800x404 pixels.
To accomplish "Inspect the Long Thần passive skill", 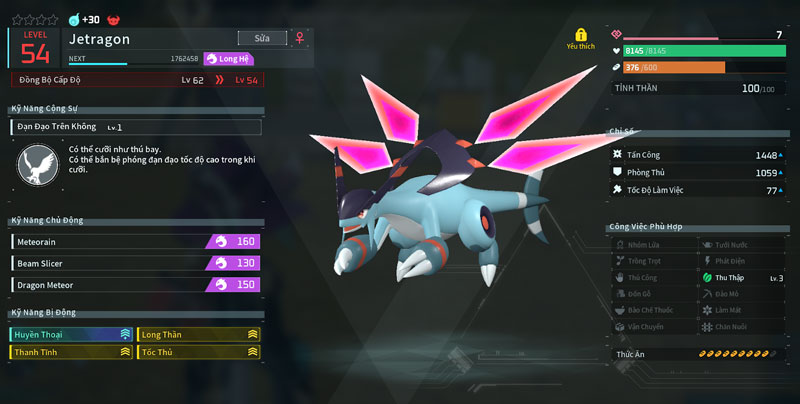I will [199, 334].
